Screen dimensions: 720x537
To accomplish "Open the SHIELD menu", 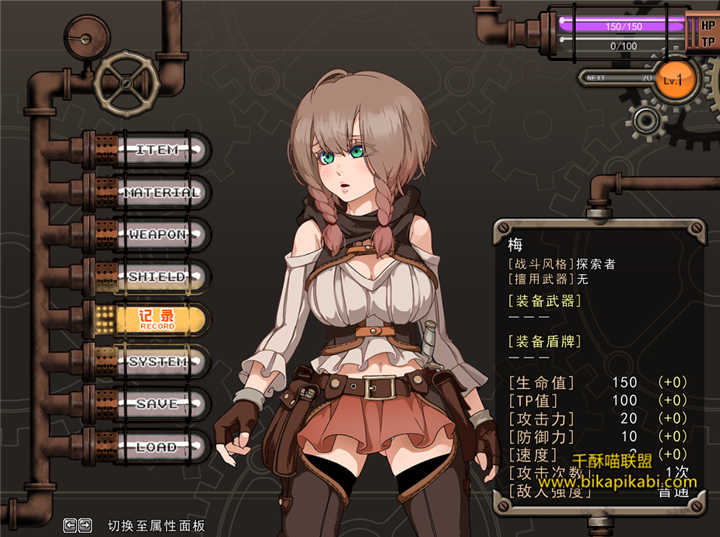I will (157, 277).
